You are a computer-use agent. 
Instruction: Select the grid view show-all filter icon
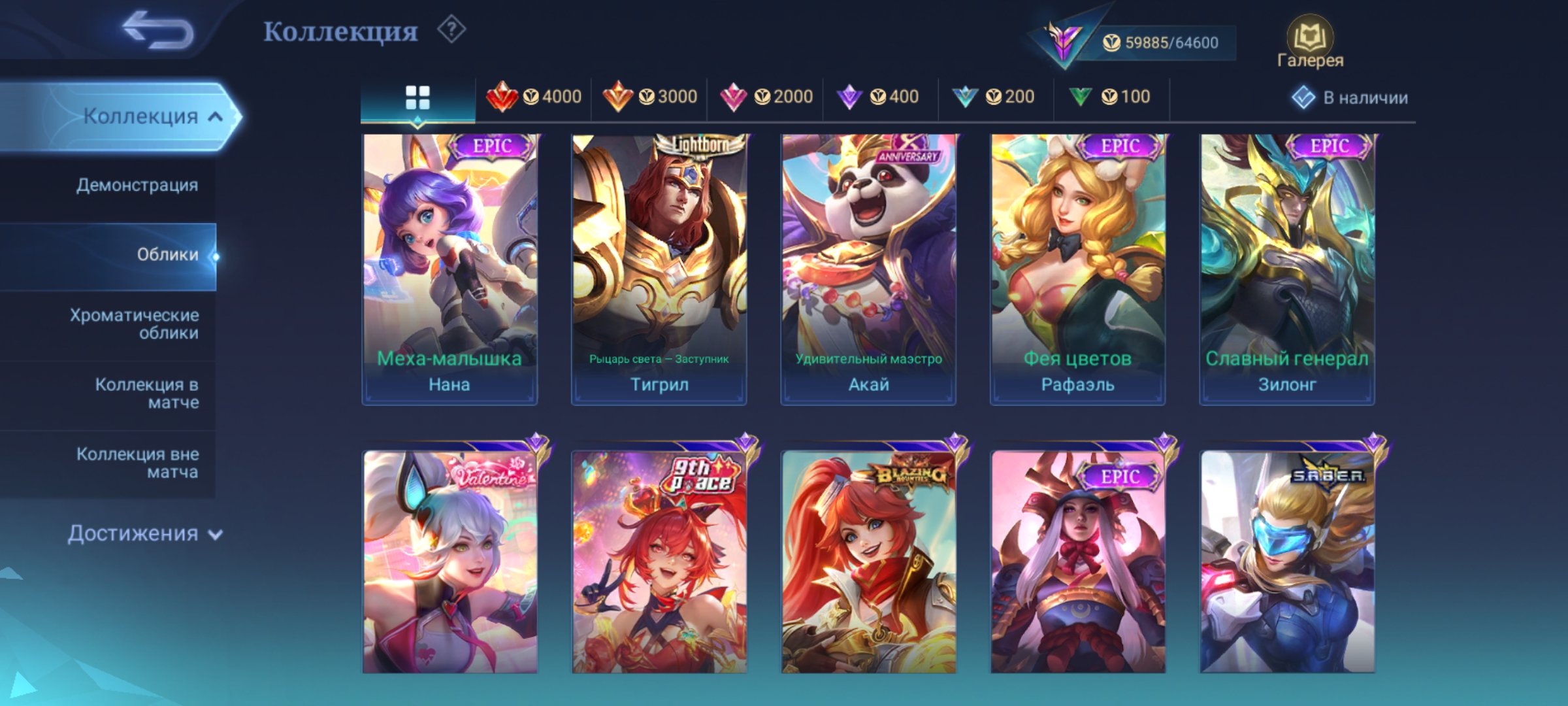click(417, 97)
